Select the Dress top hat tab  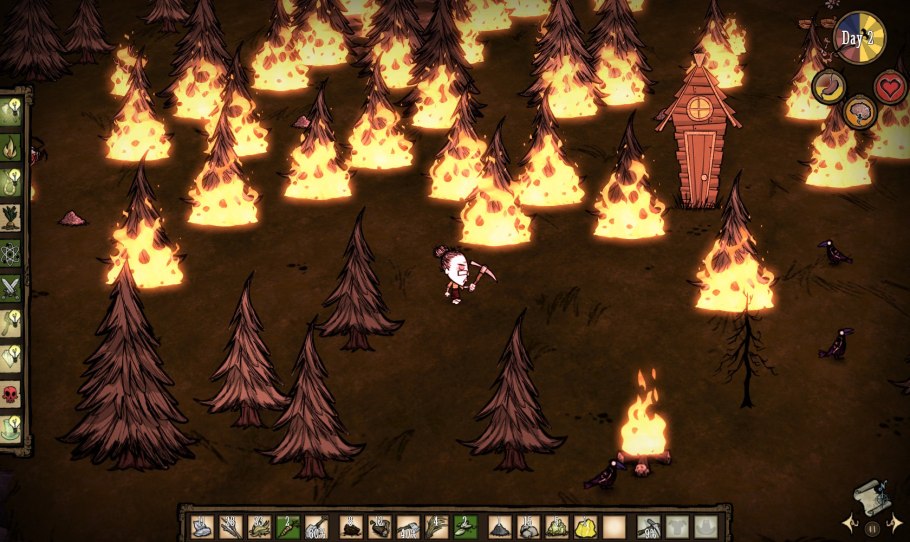click(x=12, y=426)
